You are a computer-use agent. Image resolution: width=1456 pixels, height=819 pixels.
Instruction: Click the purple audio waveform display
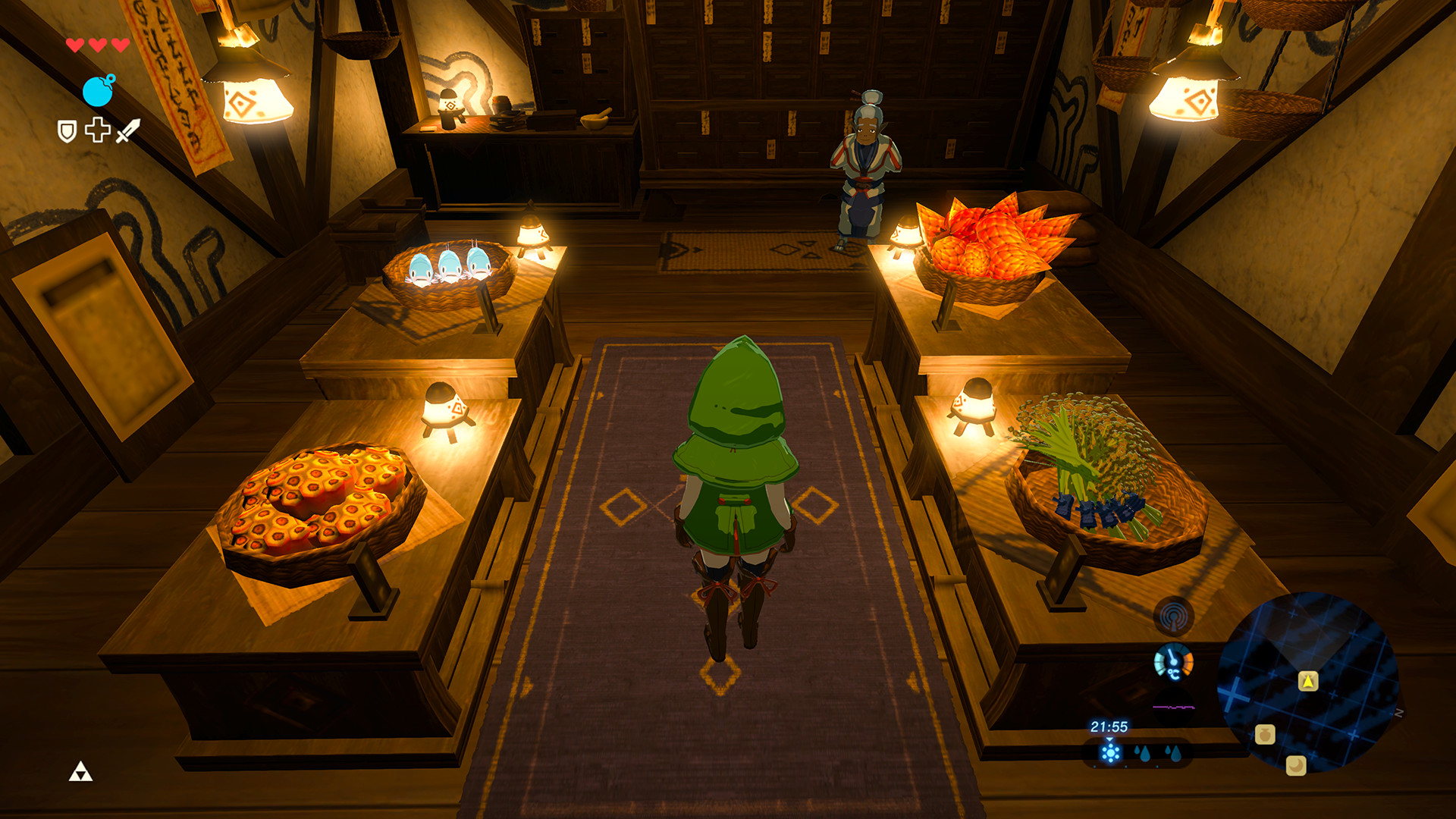pos(1173,707)
